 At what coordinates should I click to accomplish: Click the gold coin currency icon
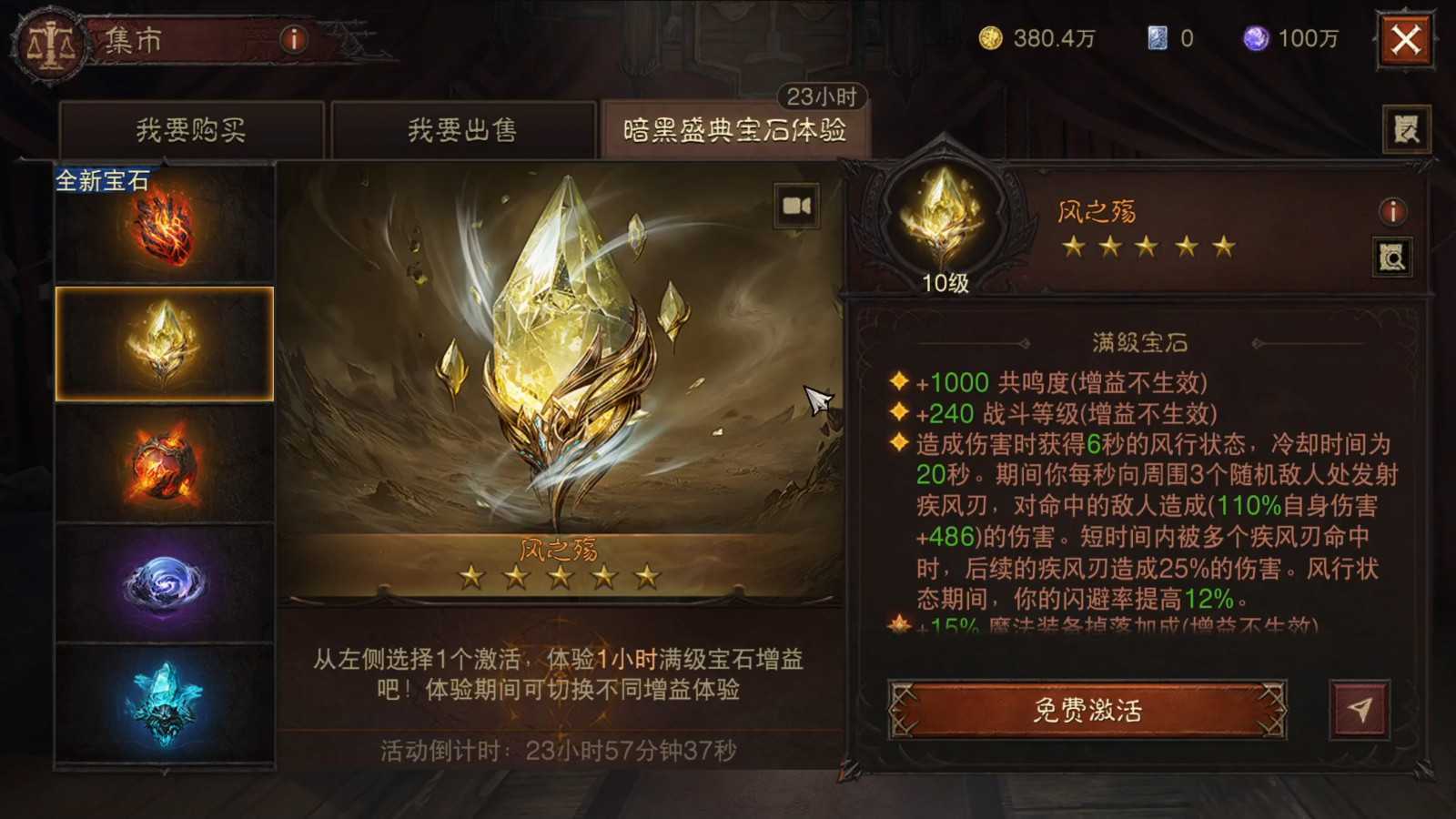(x=991, y=38)
